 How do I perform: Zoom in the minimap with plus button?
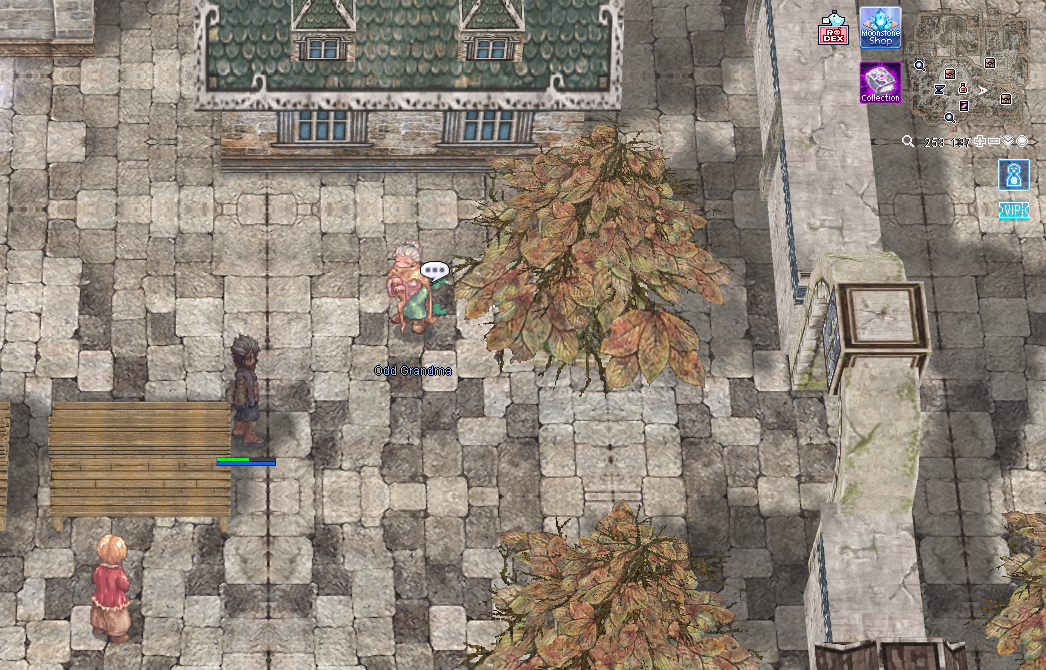pos(979,142)
